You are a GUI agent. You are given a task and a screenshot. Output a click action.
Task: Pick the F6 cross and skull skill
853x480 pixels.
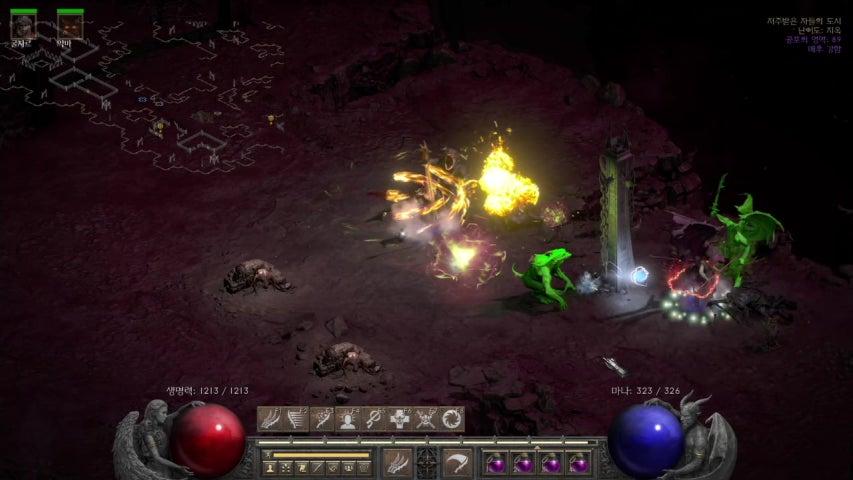400,419
